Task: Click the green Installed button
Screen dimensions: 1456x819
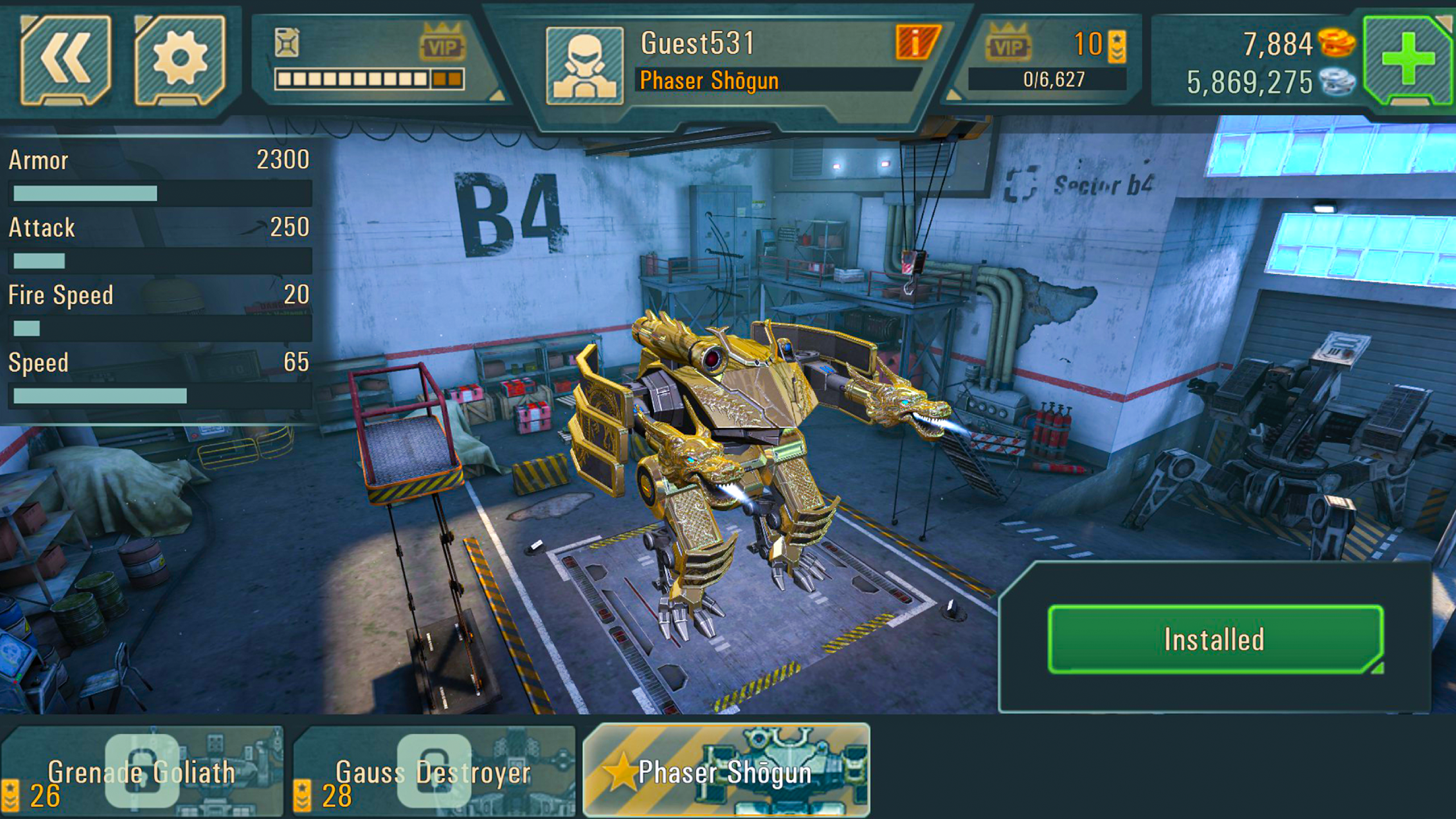Action: (x=1215, y=639)
